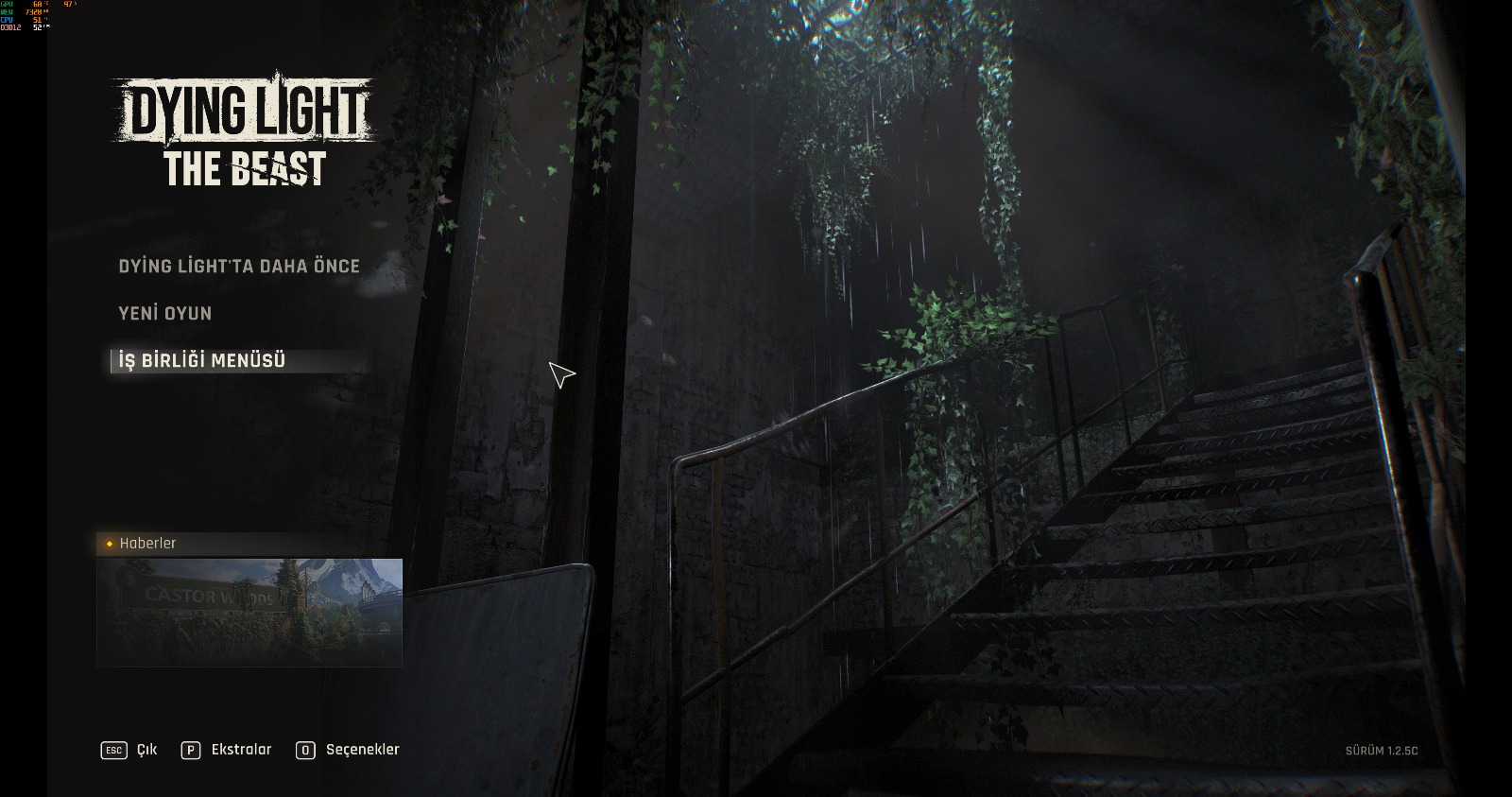Screen dimensions: 1512x797
Task: Select the Haberler news header
Action: click(147, 544)
